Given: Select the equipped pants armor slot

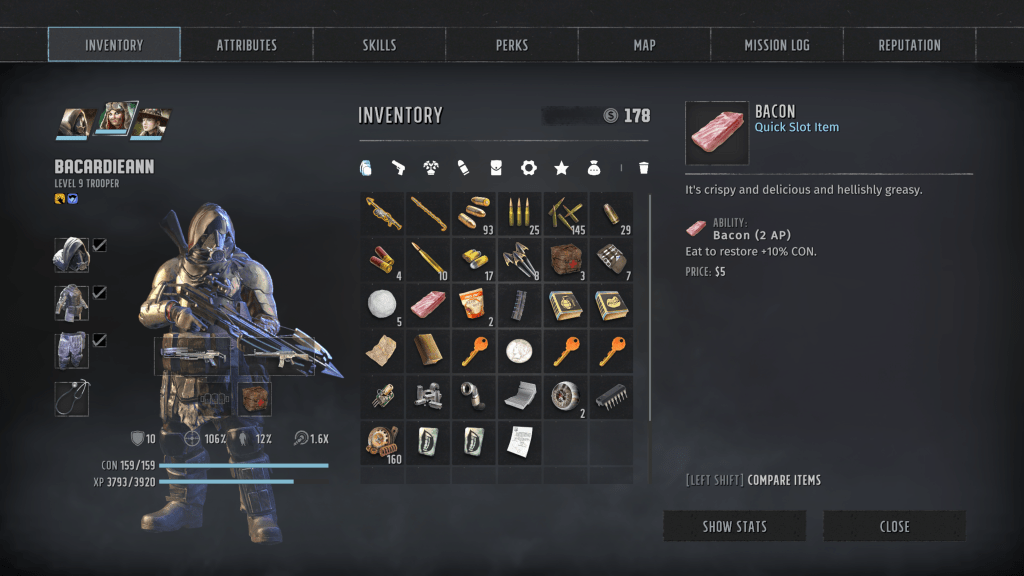Looking at the screenshot, I should tap(71, 351).
